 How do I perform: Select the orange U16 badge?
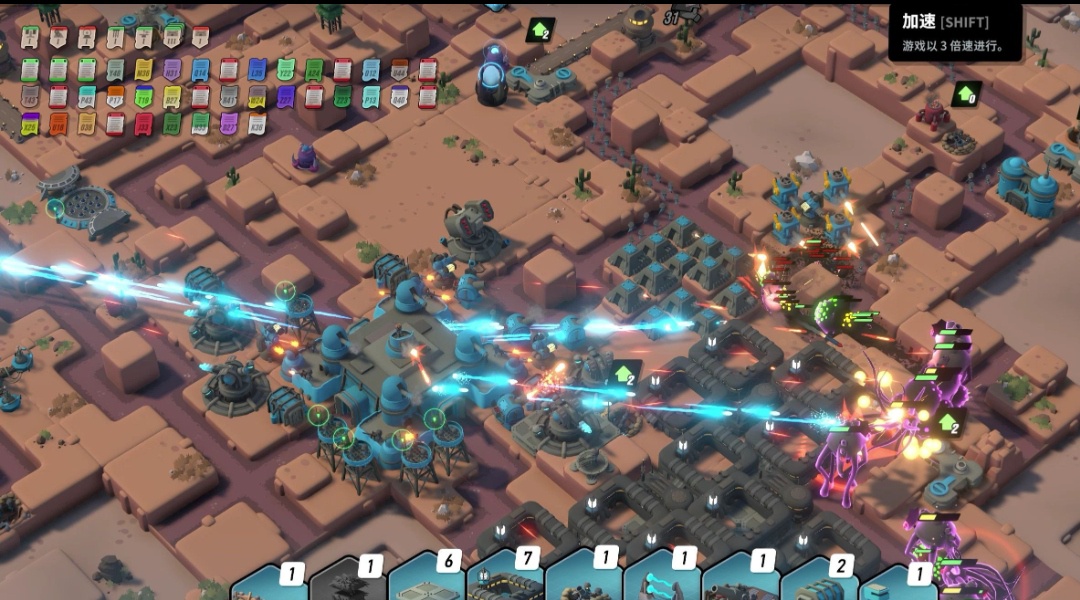point(58,124)
